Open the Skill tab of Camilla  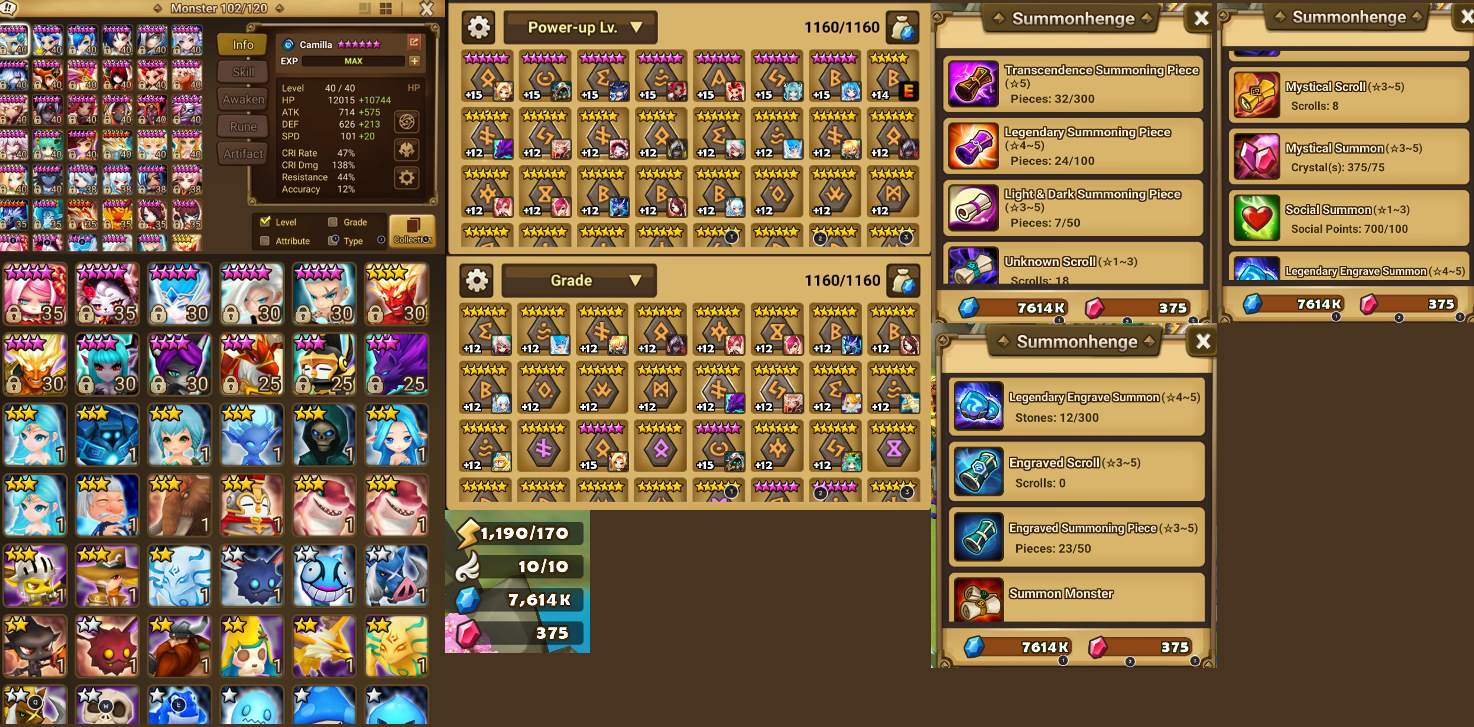tap(243, 71)
